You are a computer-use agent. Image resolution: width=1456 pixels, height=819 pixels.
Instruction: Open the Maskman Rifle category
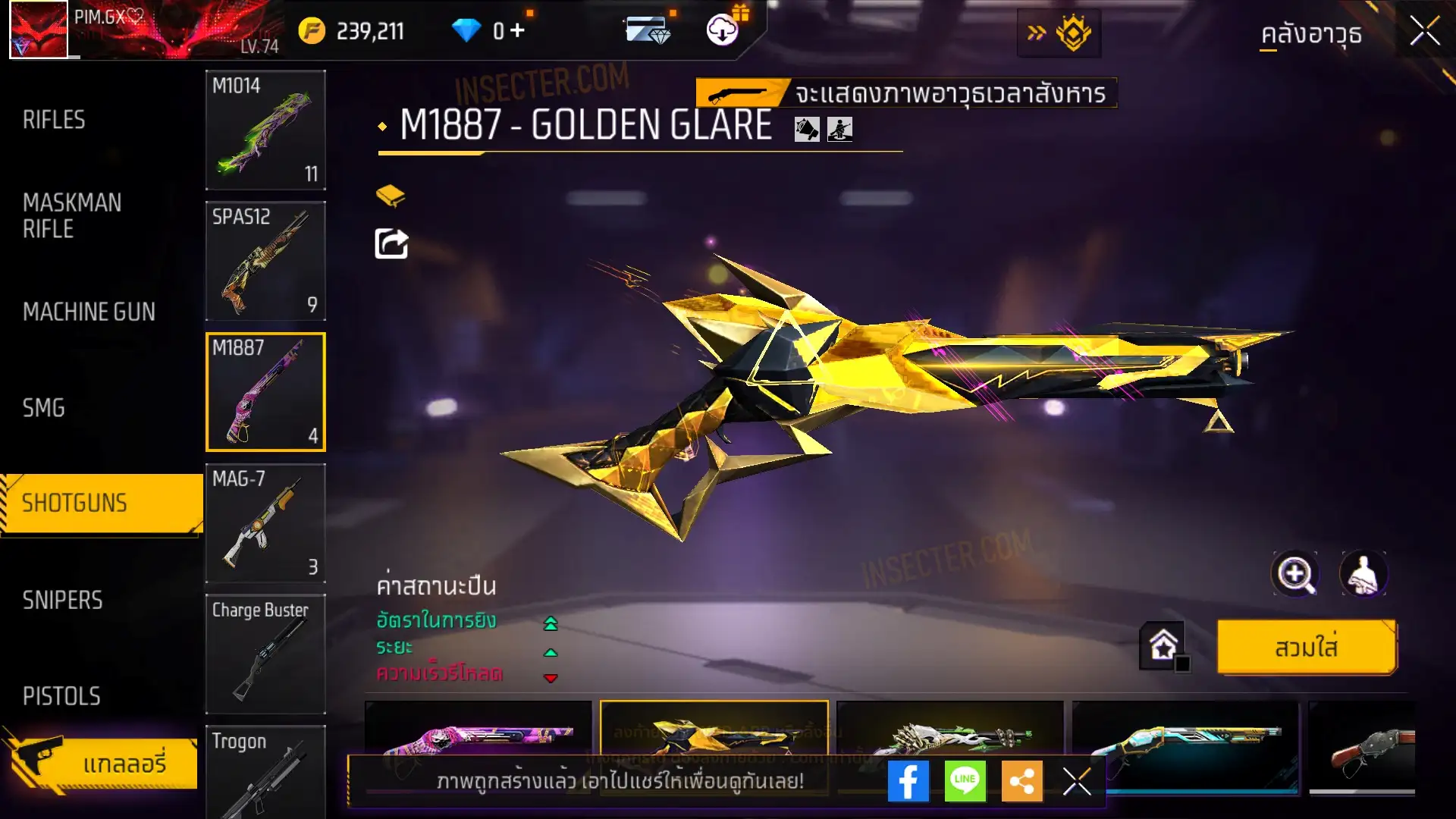72,215
